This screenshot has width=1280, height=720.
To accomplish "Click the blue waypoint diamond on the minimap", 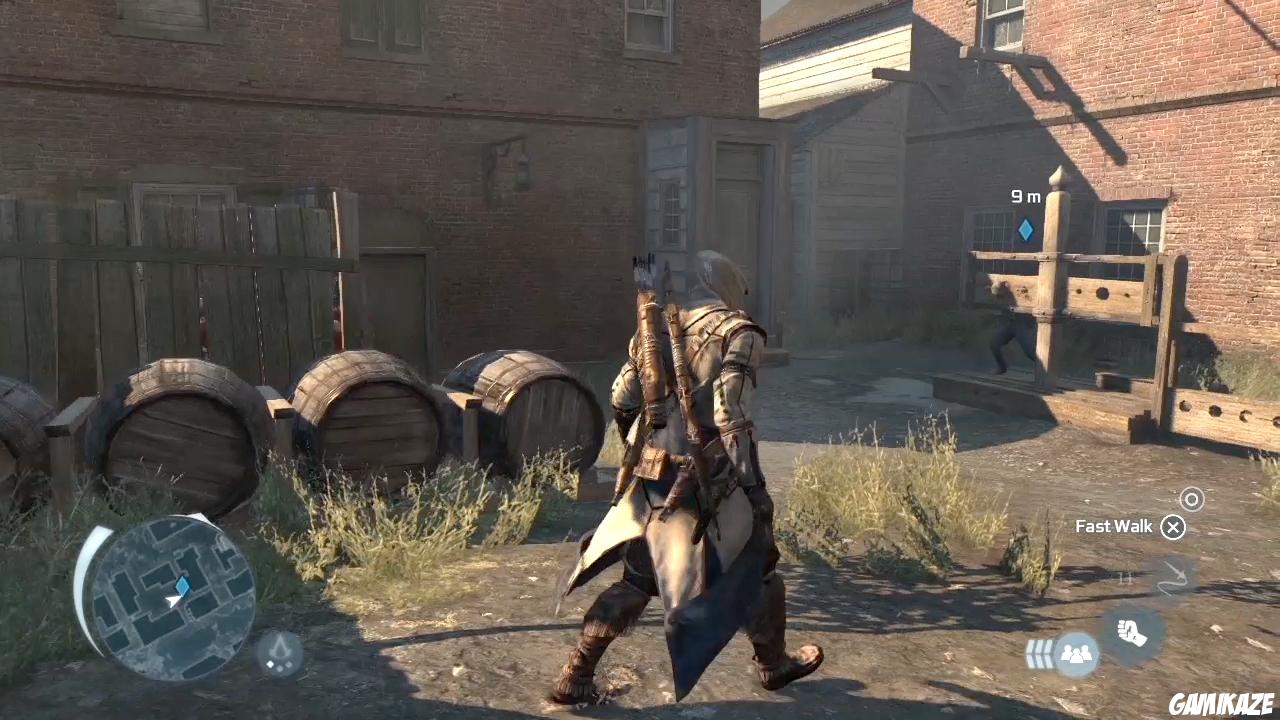I will pos(182,586).
